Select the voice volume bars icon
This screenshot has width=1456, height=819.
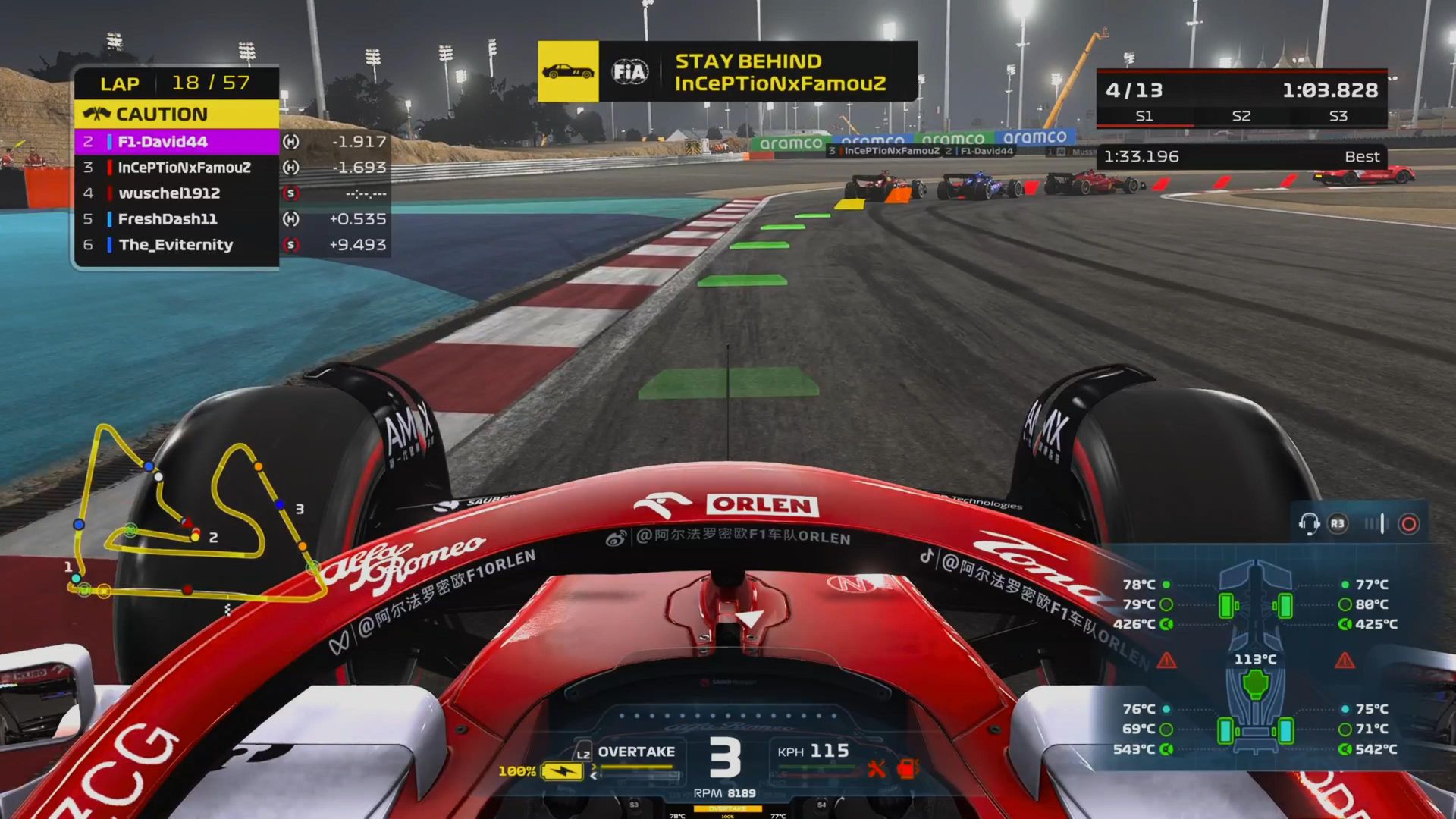pos(1374,524)
